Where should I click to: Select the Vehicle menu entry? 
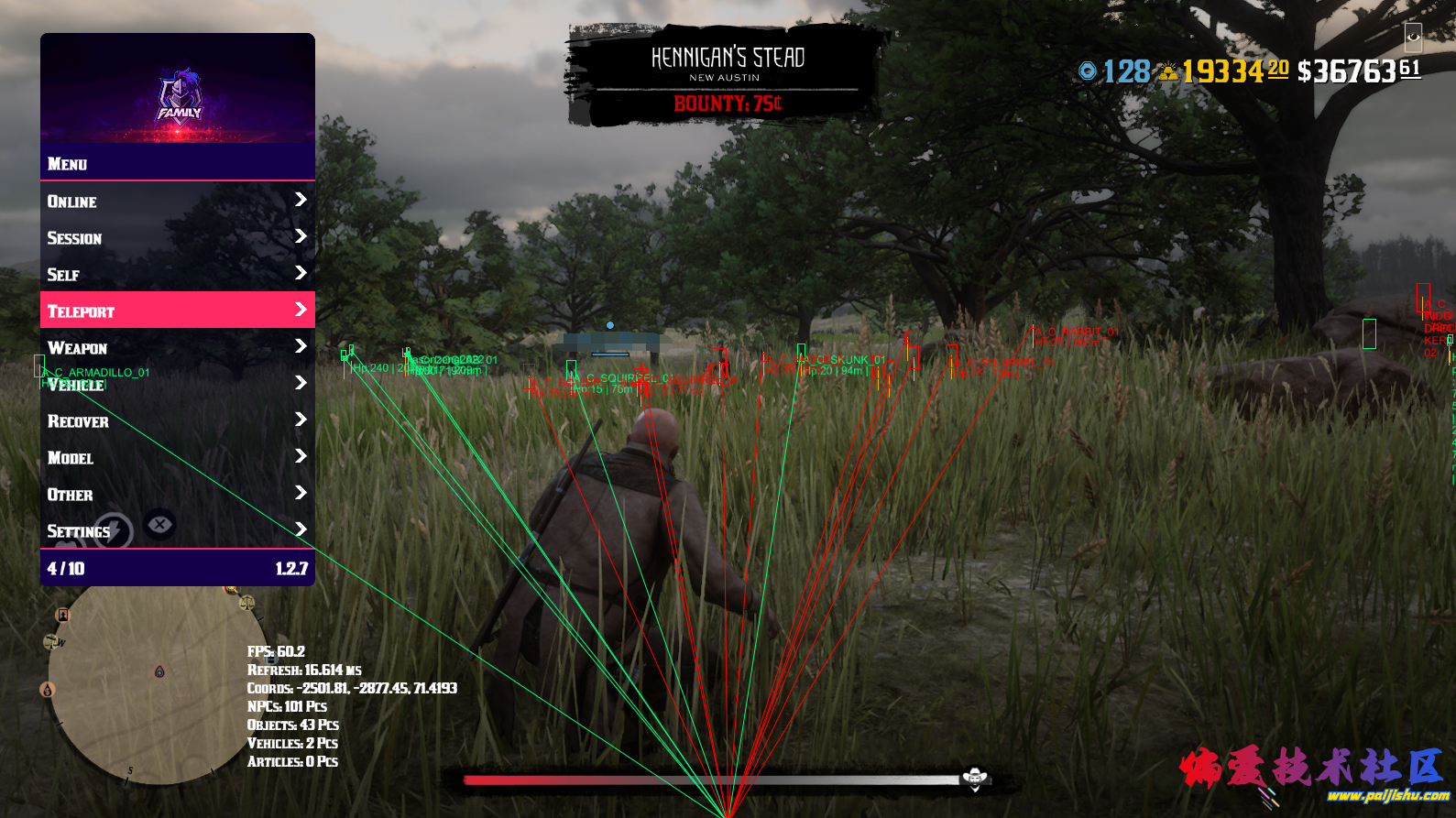[x=177, y=385]
